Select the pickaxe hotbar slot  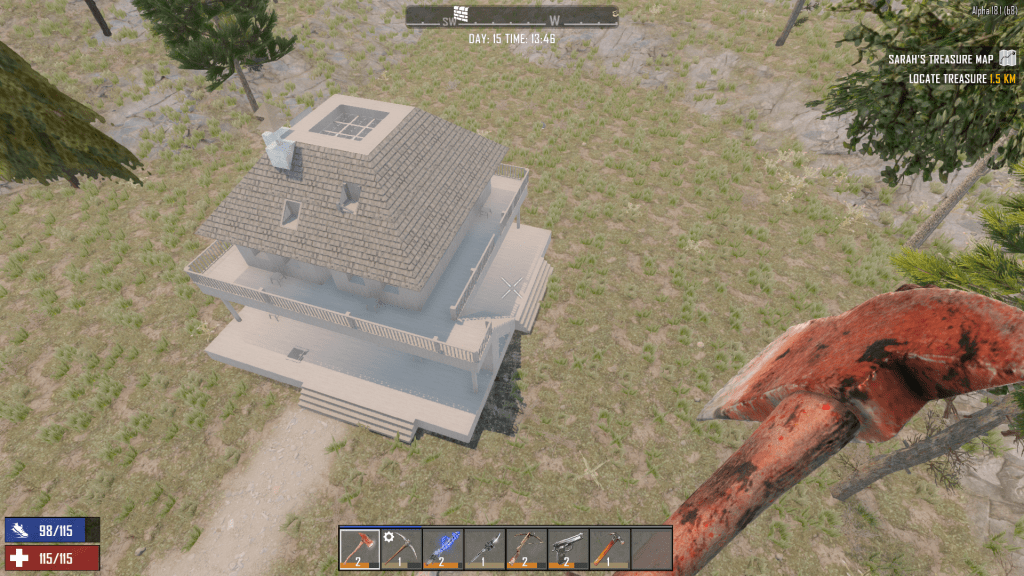click(x=401, y=548)
